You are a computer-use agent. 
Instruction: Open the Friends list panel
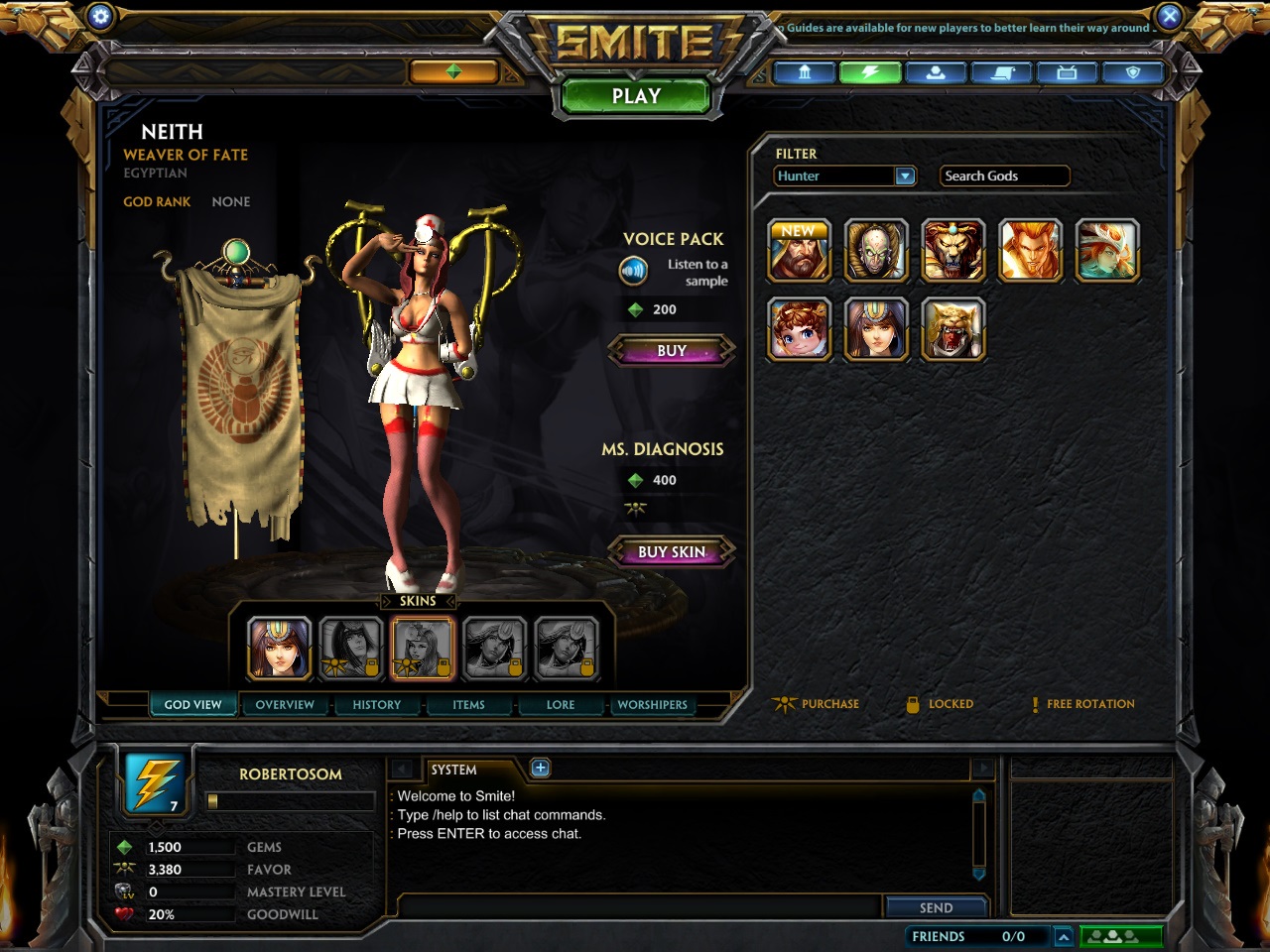pos(967,936)
